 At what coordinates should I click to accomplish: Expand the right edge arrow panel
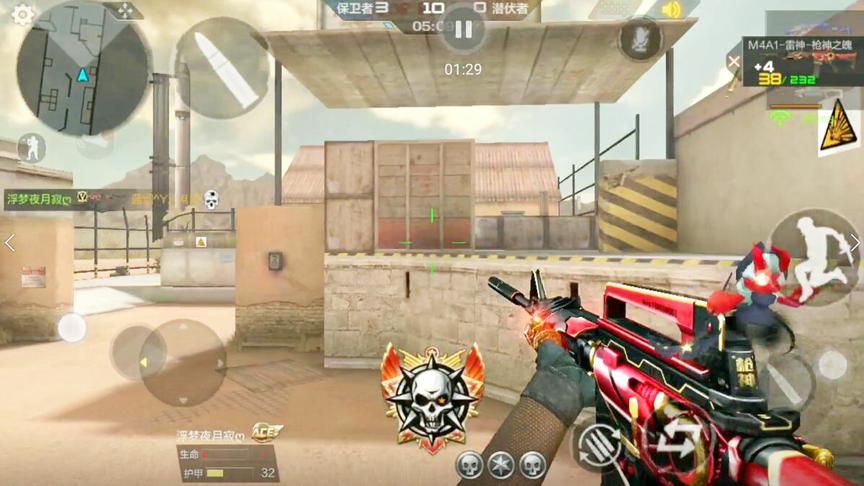[855, 243]
